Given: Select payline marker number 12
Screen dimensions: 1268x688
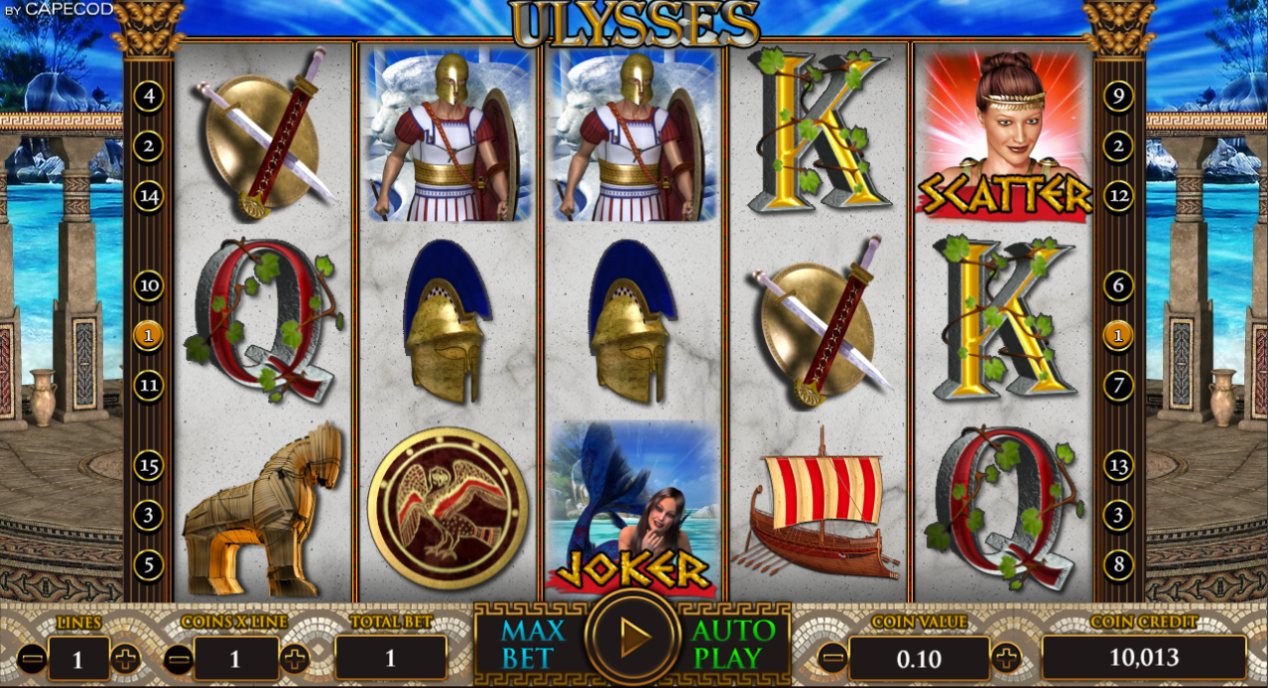Looking at the screenshot, I should (1118, 196).
